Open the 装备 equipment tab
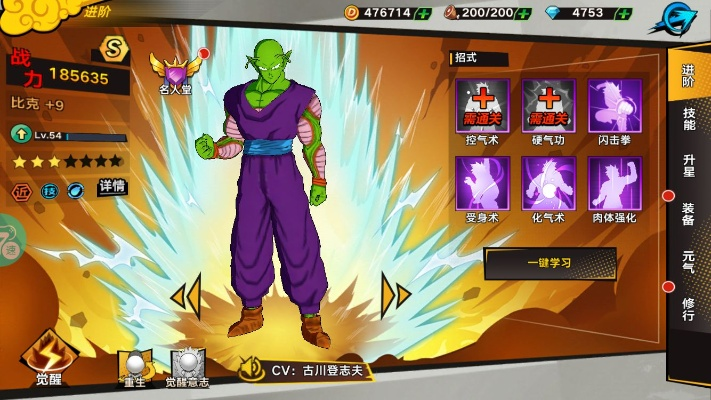The width and height of the screenshot is (711, 400). (689, 213)
